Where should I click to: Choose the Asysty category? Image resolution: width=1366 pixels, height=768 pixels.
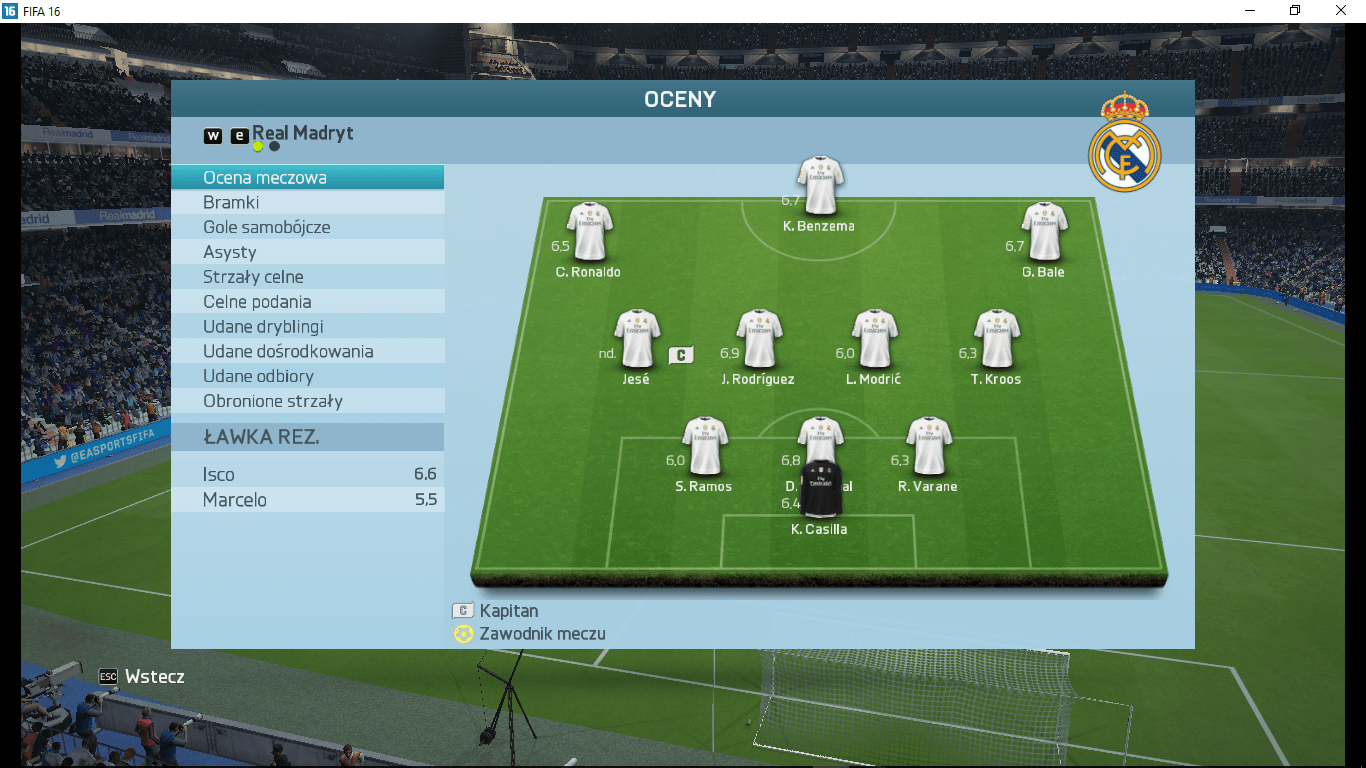[307, 252]
